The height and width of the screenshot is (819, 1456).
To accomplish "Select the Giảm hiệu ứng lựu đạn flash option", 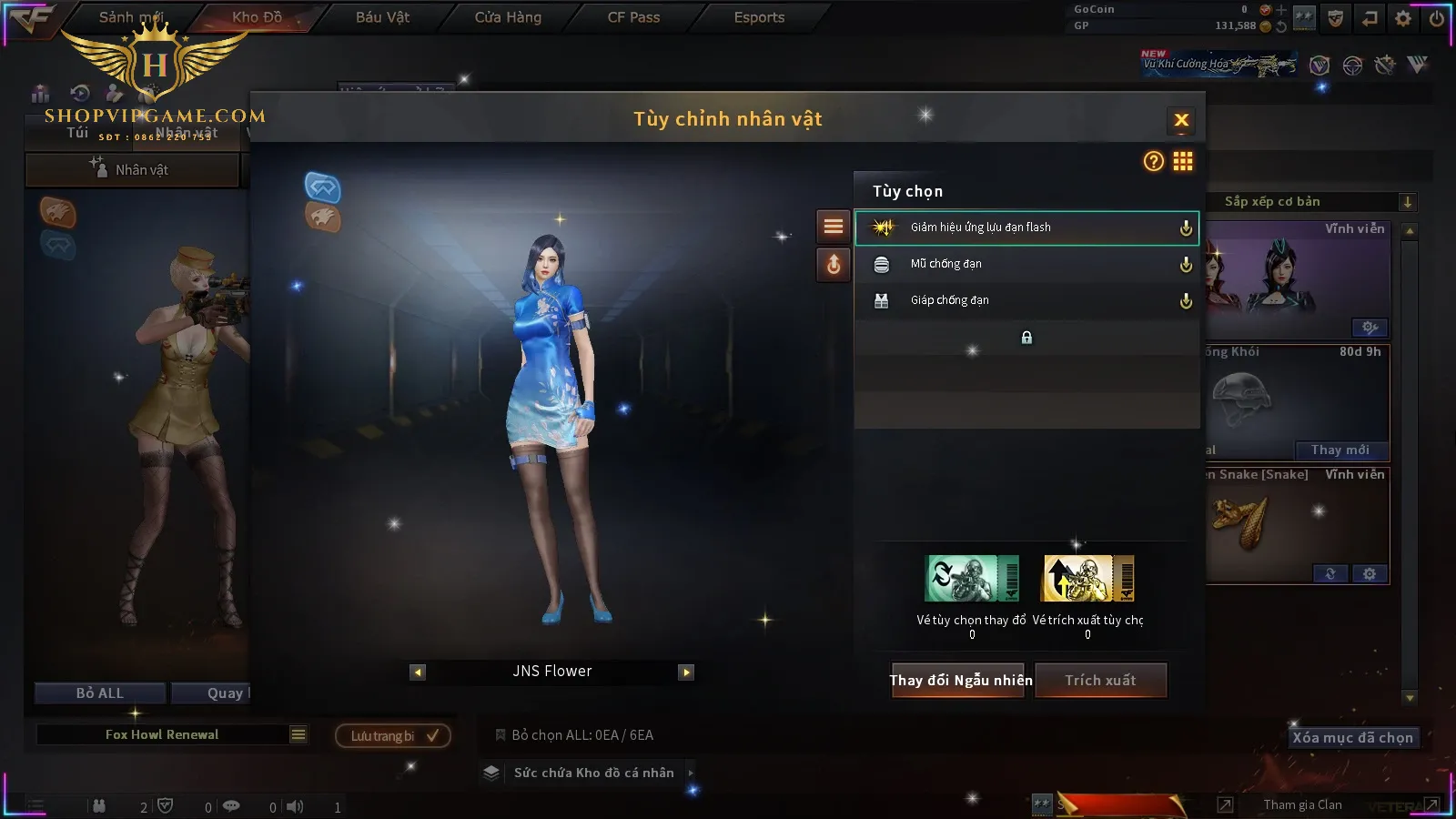I will (x=1026, y=227).
